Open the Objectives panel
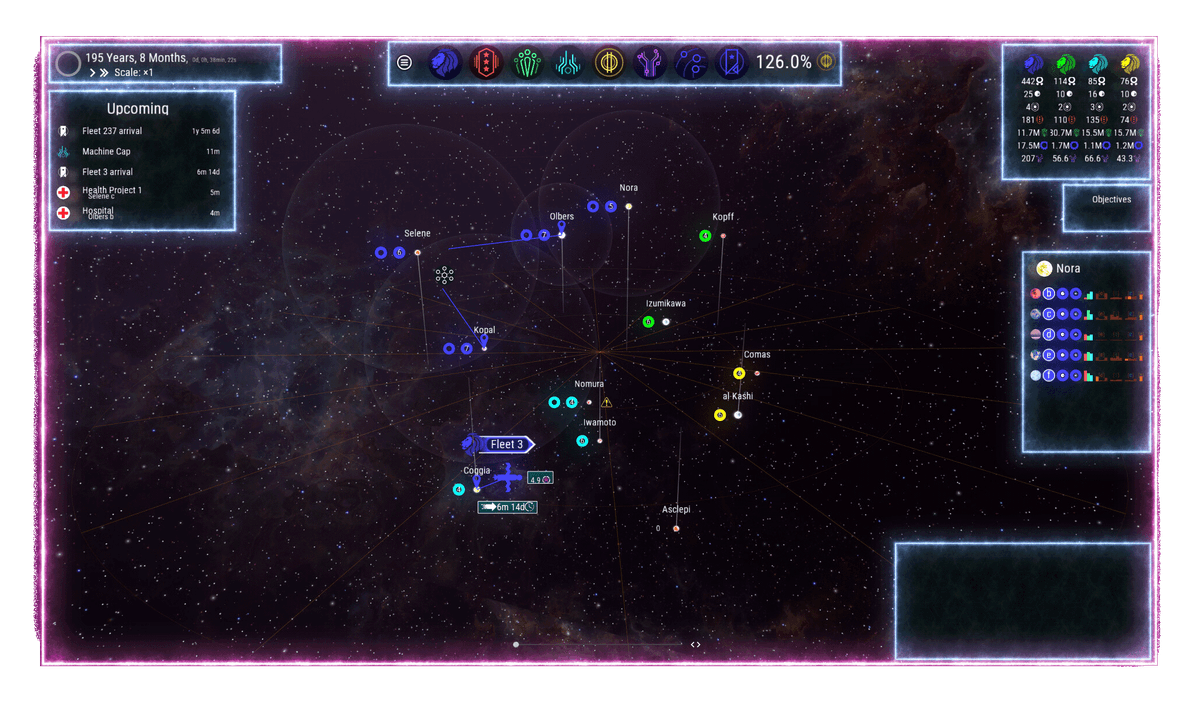This screenshot has height=704, width=1200. pos(1111,200)
